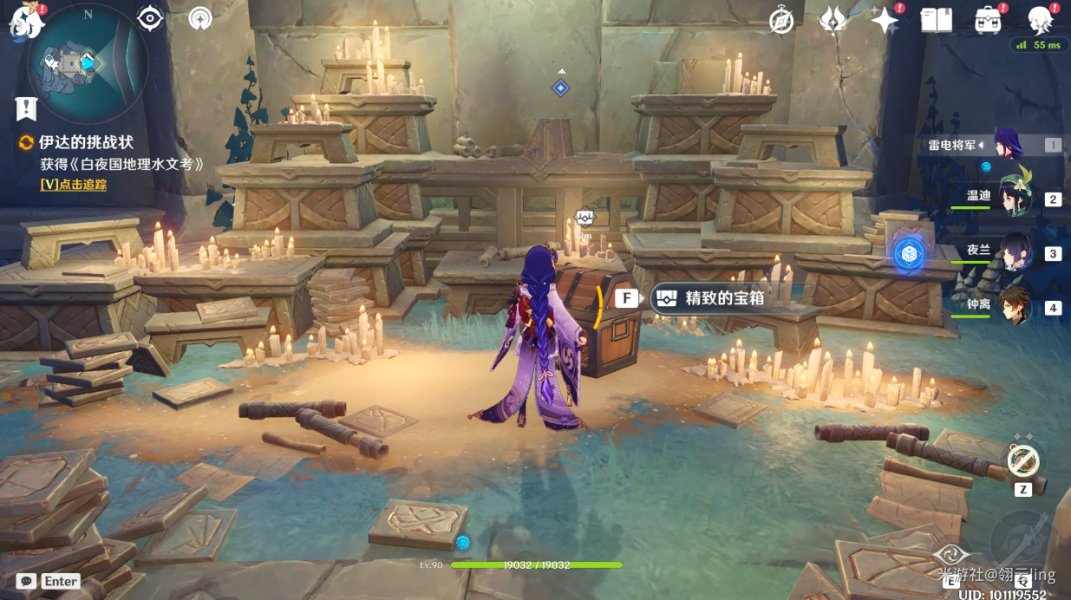This screenshot has height=600, width=1071.
Task: Open the four-point star wish icon
Action: tap(884, 20)
